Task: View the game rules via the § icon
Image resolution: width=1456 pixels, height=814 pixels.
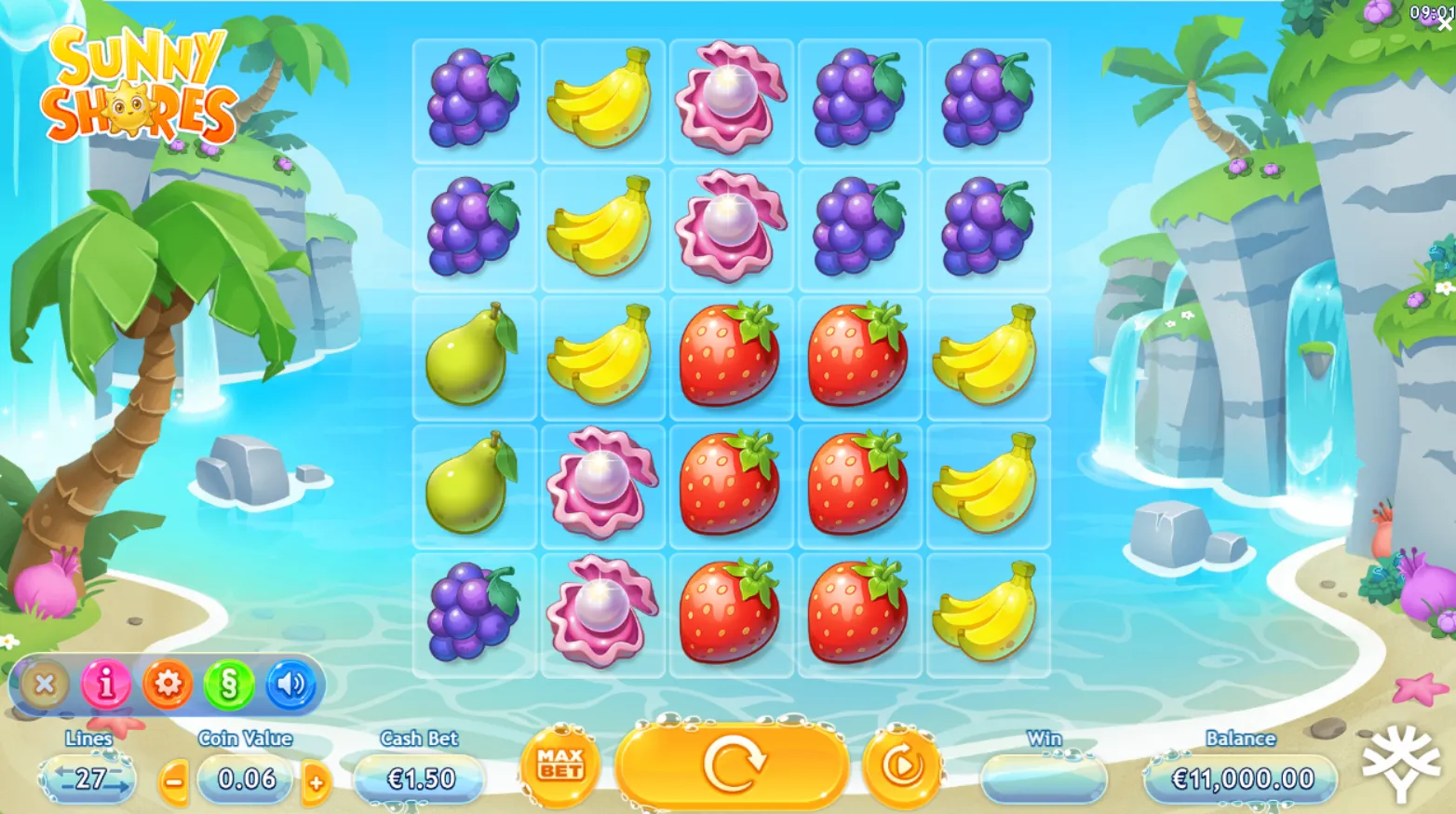Action: point(228,684)
